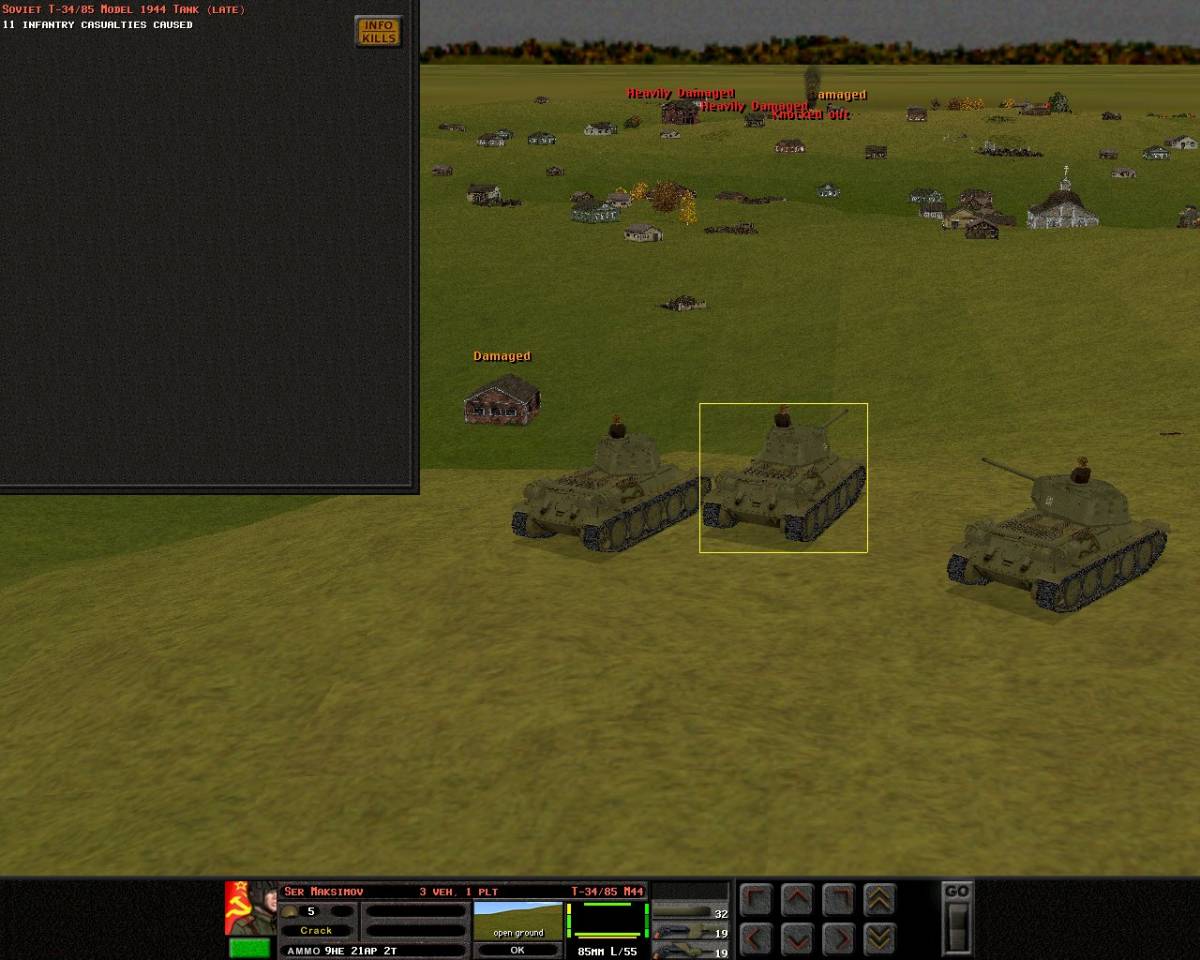Raise camera with the double-up chevron
This screenshot has width=1200, height=960.
tap(879, 900)
